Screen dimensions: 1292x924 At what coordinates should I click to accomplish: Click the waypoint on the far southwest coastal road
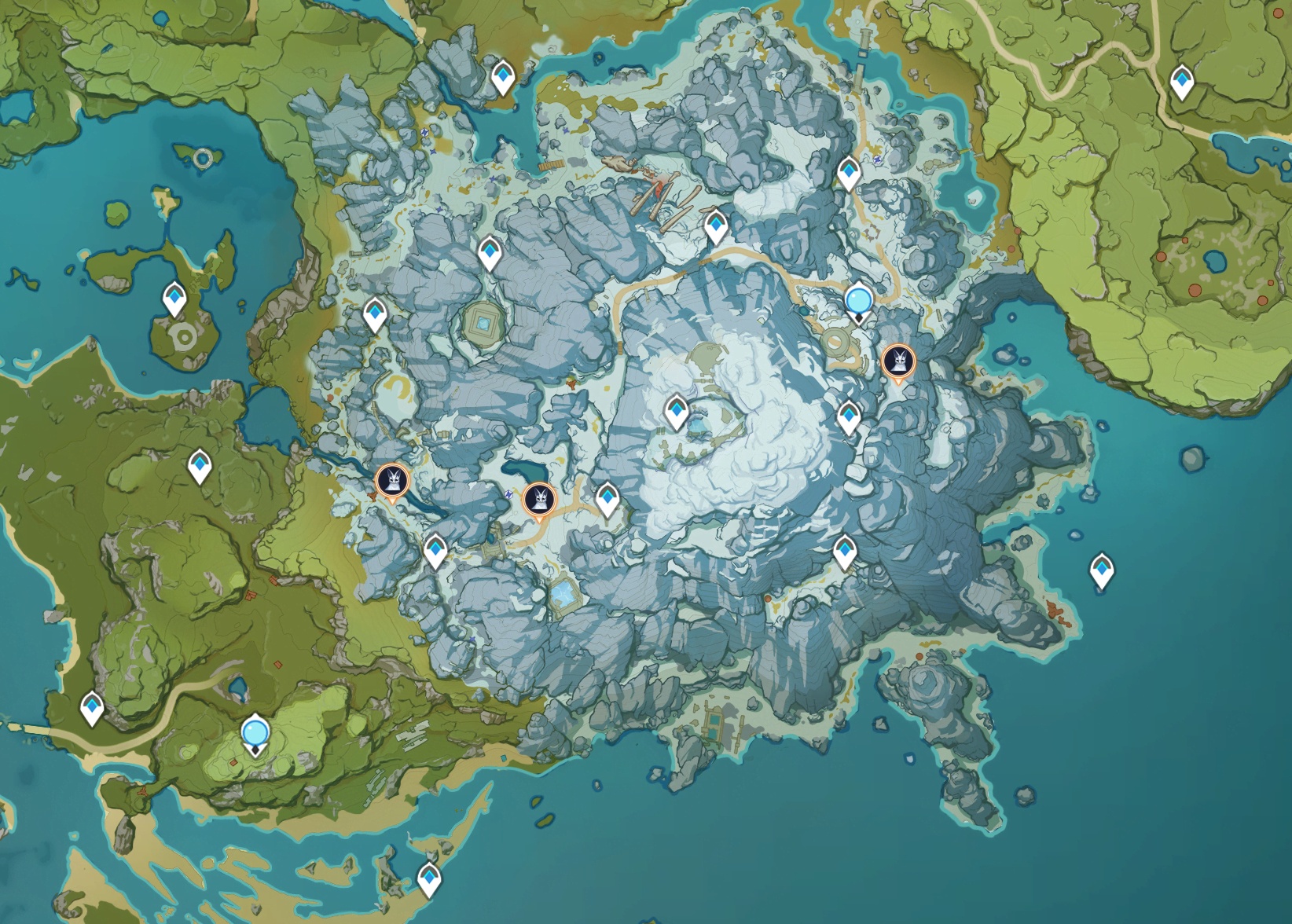(93, 707)
